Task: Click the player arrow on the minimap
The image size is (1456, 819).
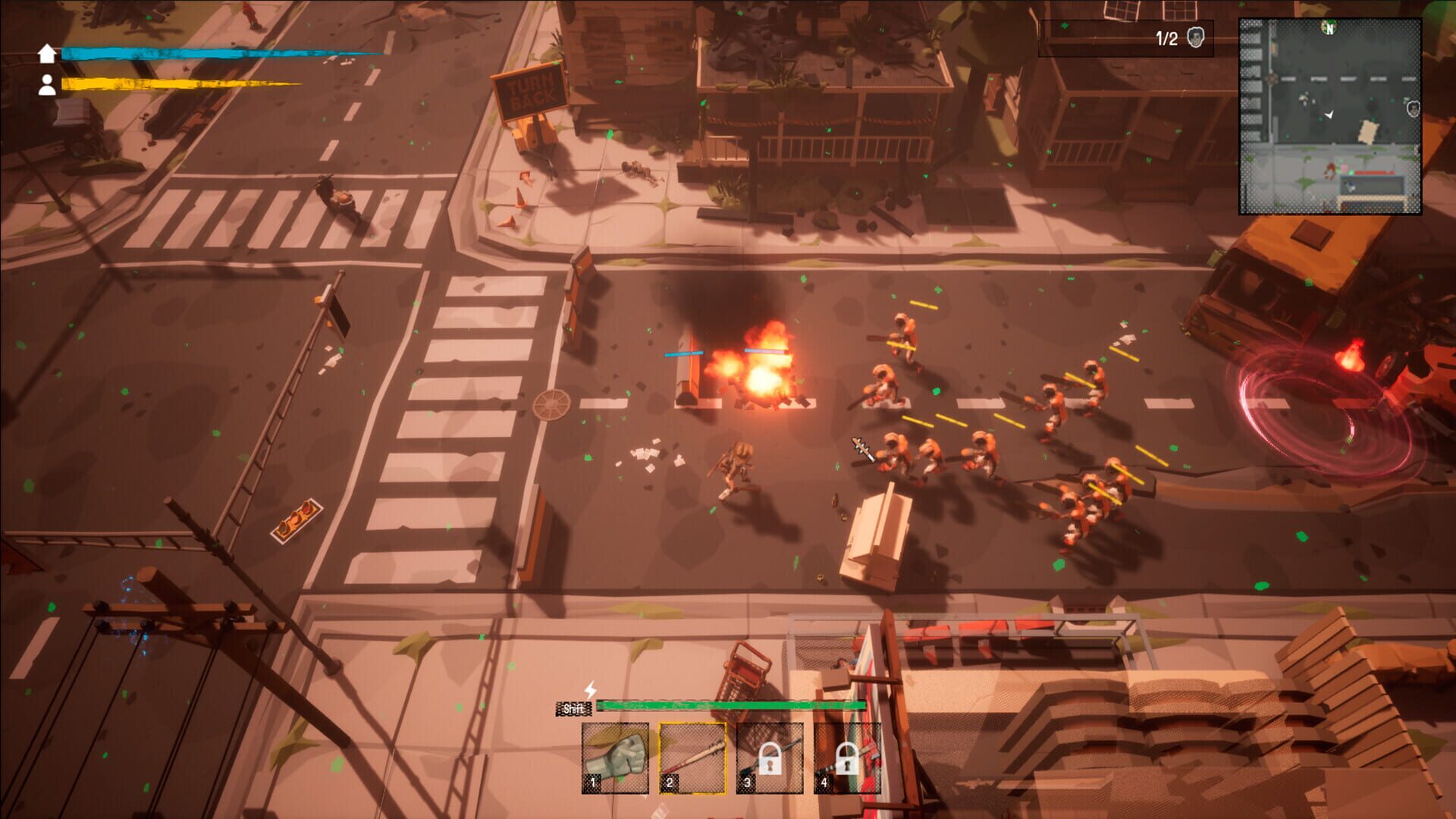Action: coord(1329,114)
